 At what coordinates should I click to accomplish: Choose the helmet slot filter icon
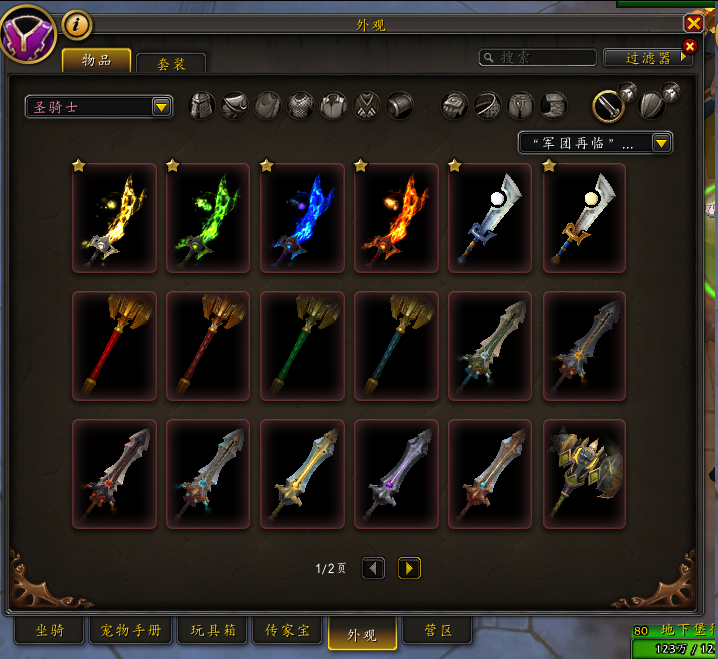point(202,105)
